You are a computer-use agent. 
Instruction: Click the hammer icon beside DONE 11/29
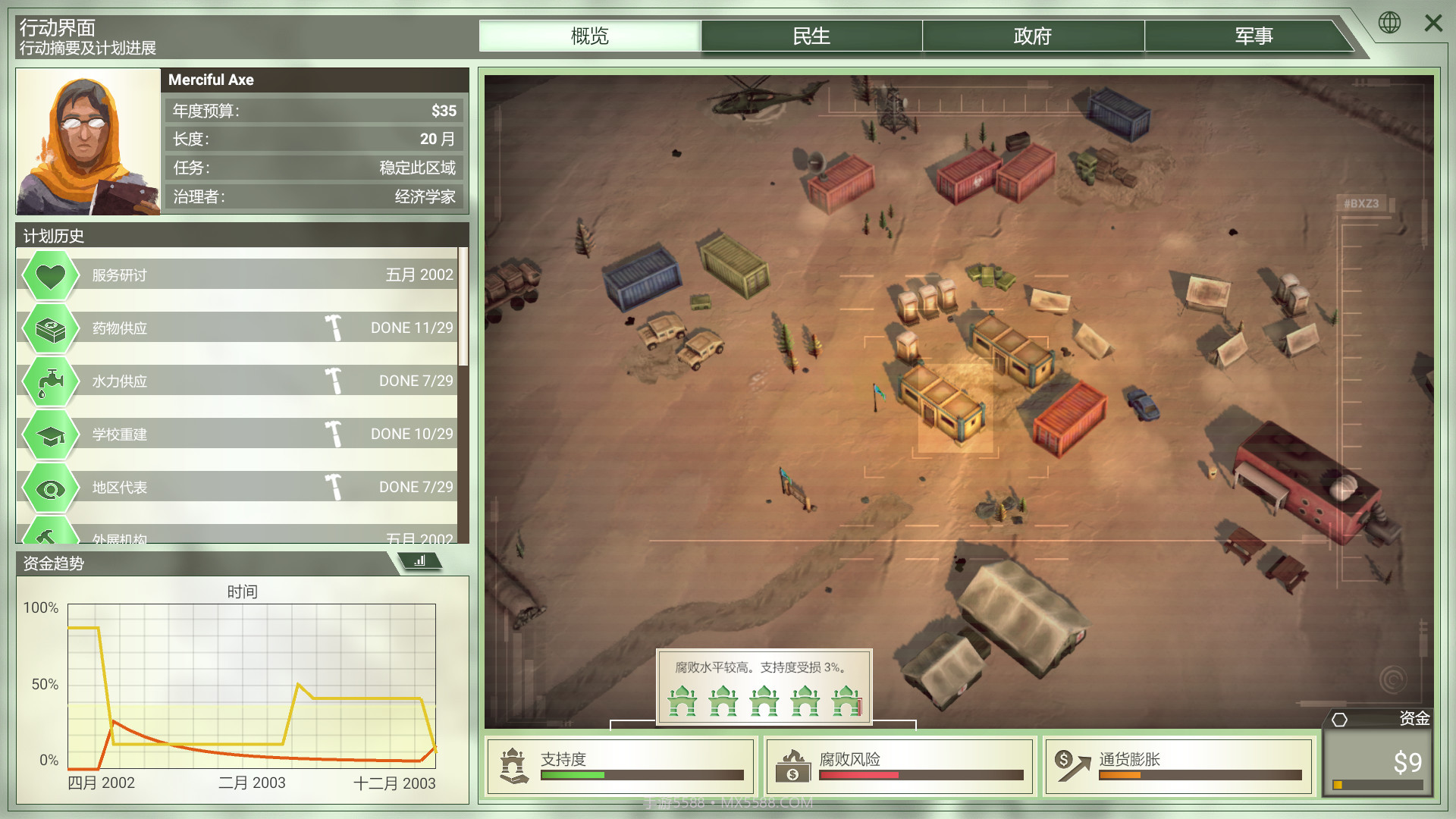pyautogui.click(x=334, y=327)
